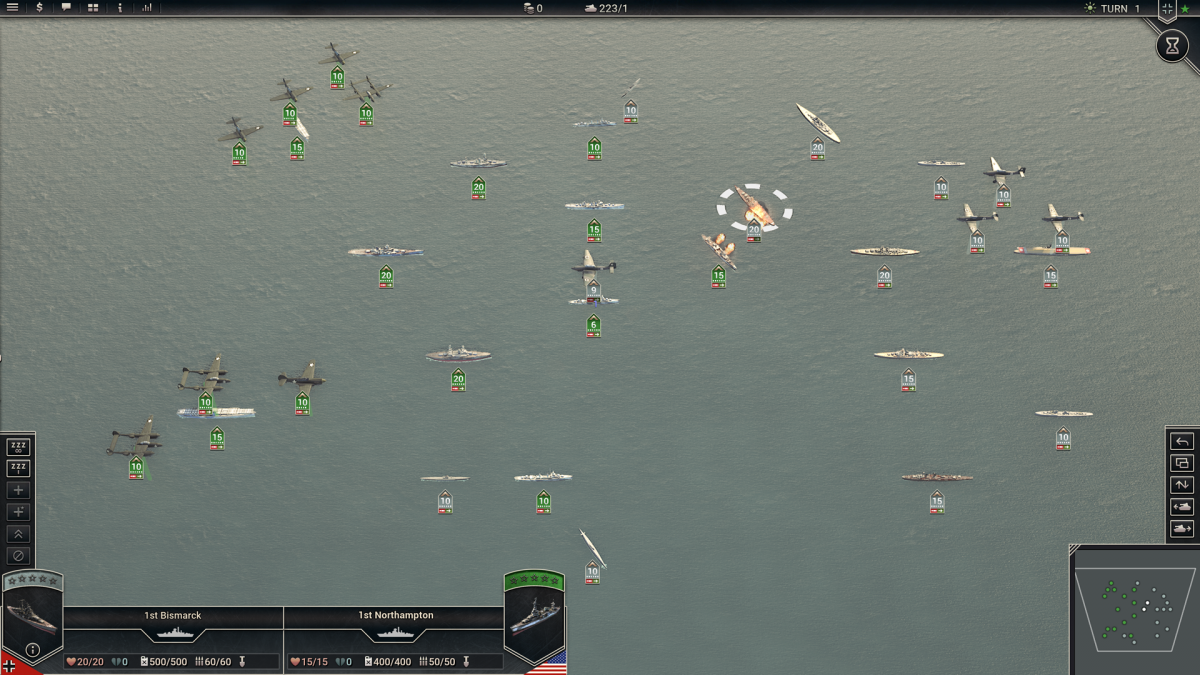This screenshot has width=1200, height=675.
Task: Undo last move with the back arrow
Action: [1182, 442]
